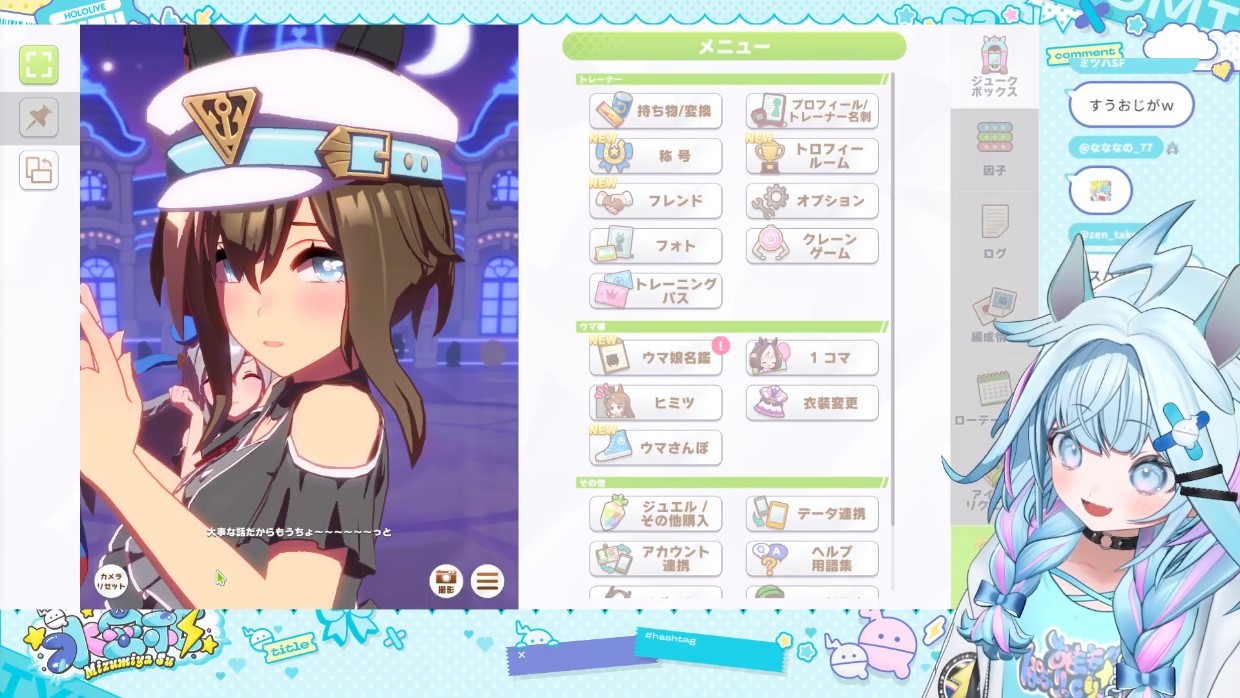Viewport: 1240px width, 698px height.
Task: Open the トレーニングパス training pass
Action: 656,291
